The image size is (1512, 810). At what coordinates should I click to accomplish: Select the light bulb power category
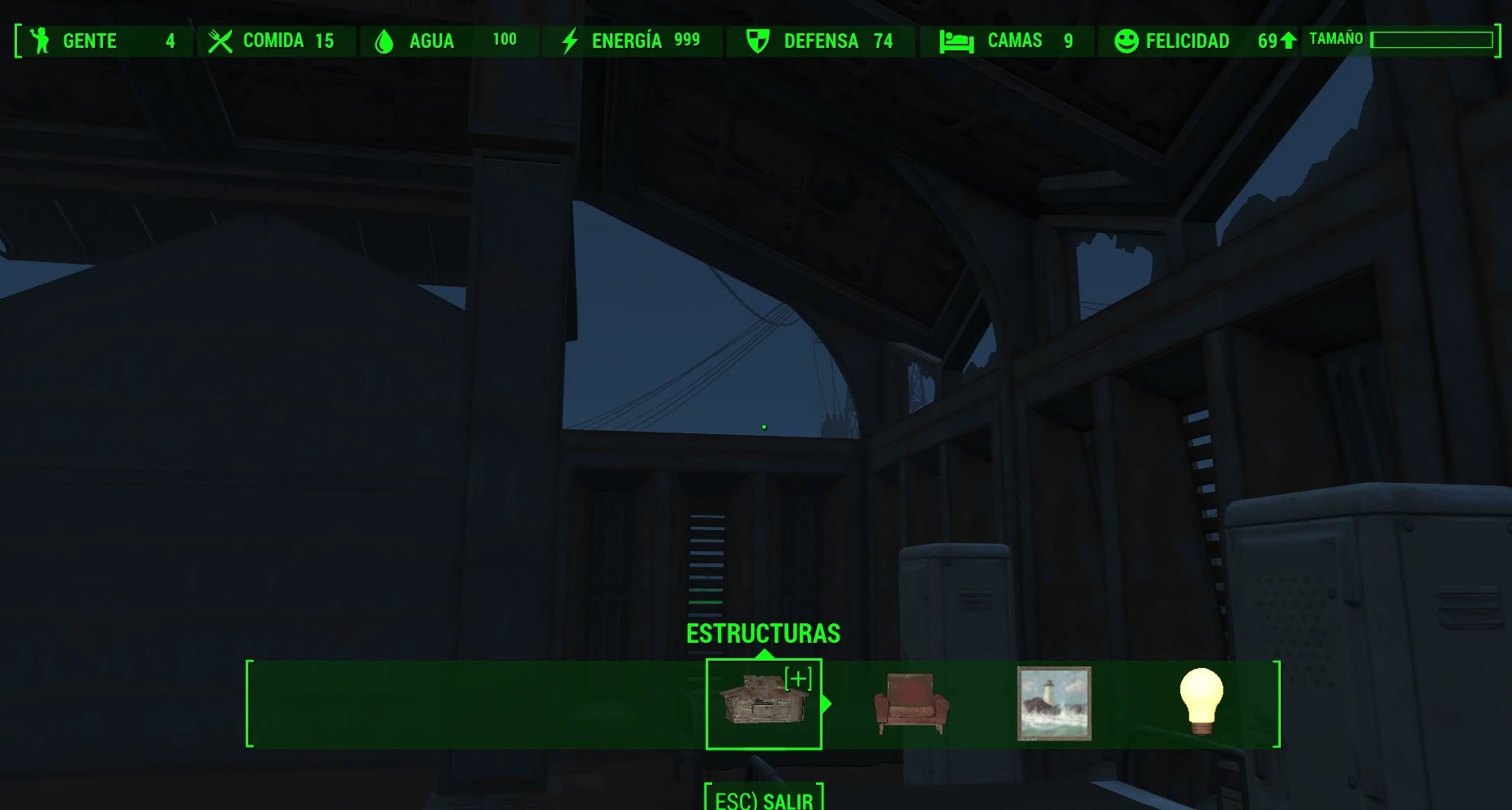click(x=1201, y=701)
